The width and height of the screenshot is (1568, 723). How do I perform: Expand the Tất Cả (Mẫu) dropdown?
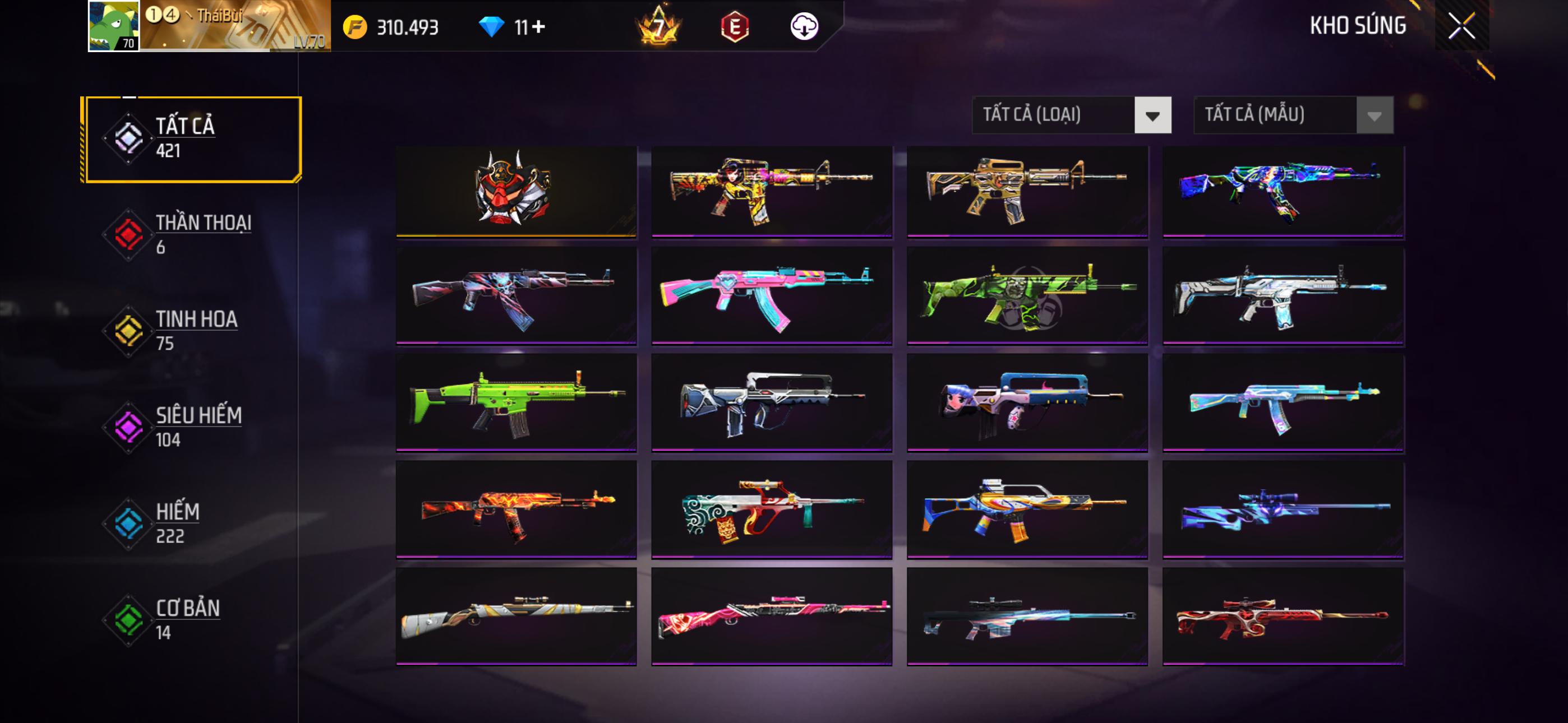[x=1293, y=115]
